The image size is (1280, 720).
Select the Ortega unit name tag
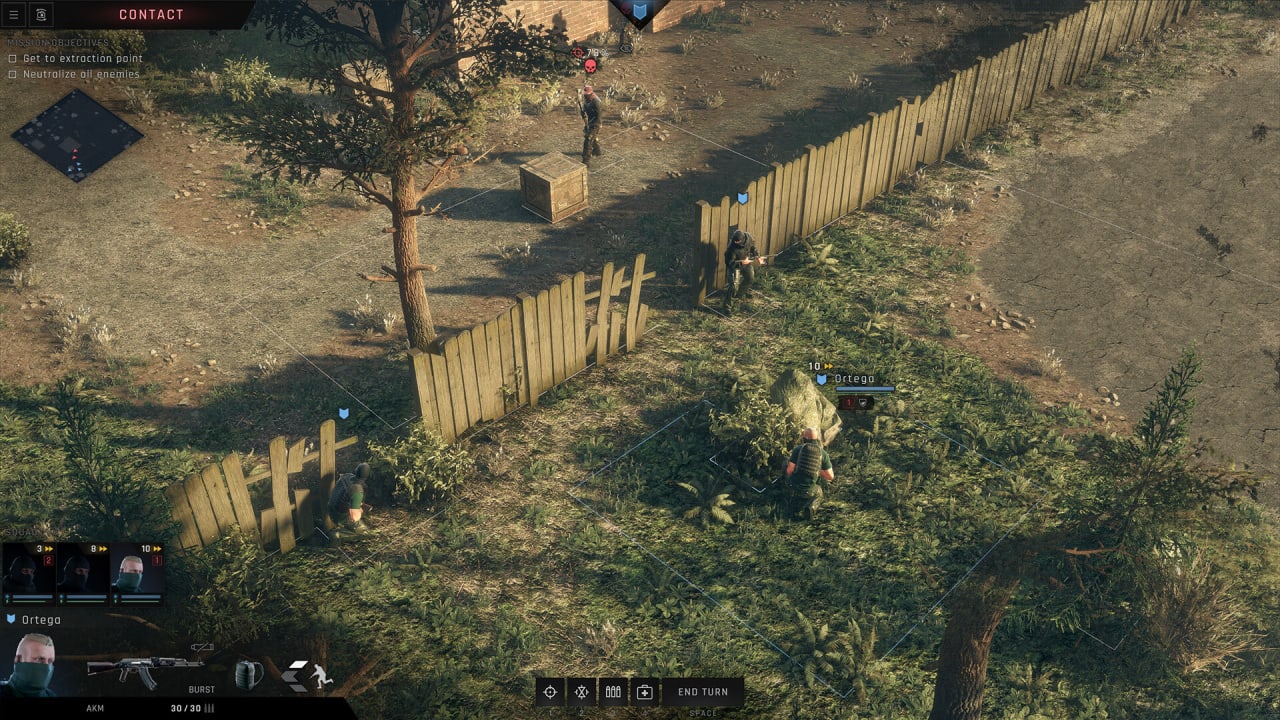pos(853,379)
